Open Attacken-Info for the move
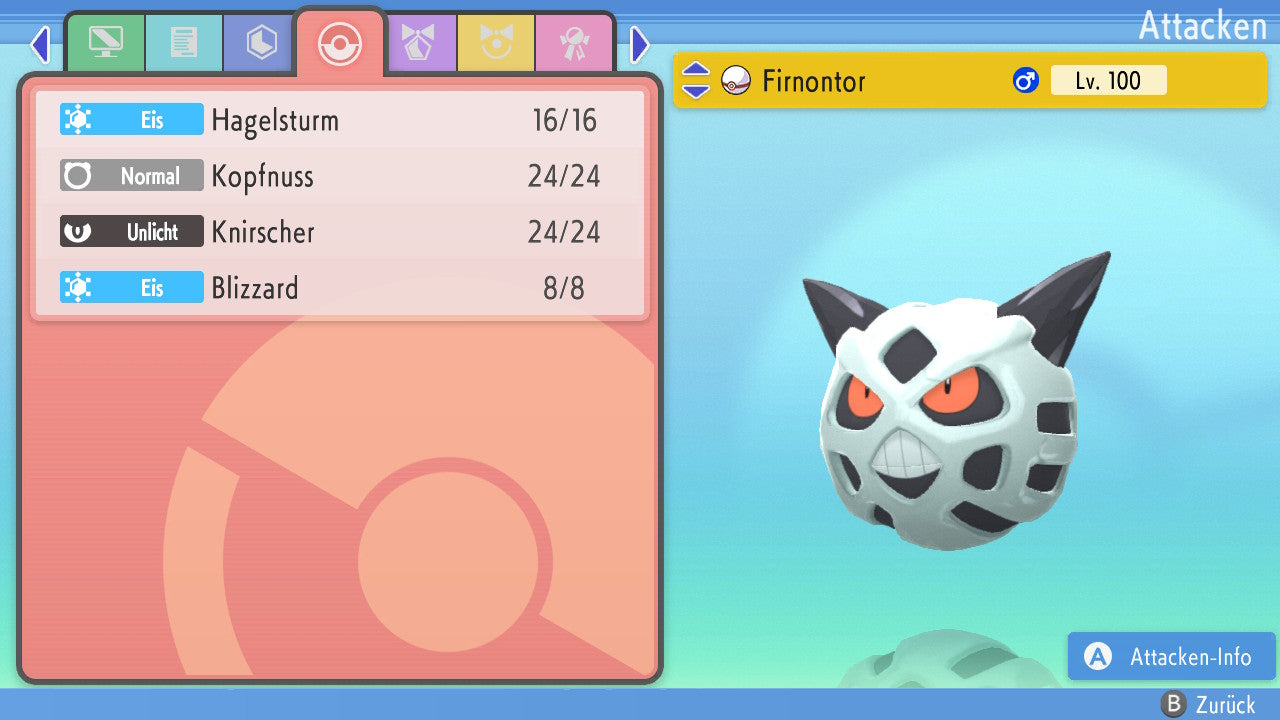Image resolution: width=1280 pixels, height=720 pixels. tap(1171, 656)
